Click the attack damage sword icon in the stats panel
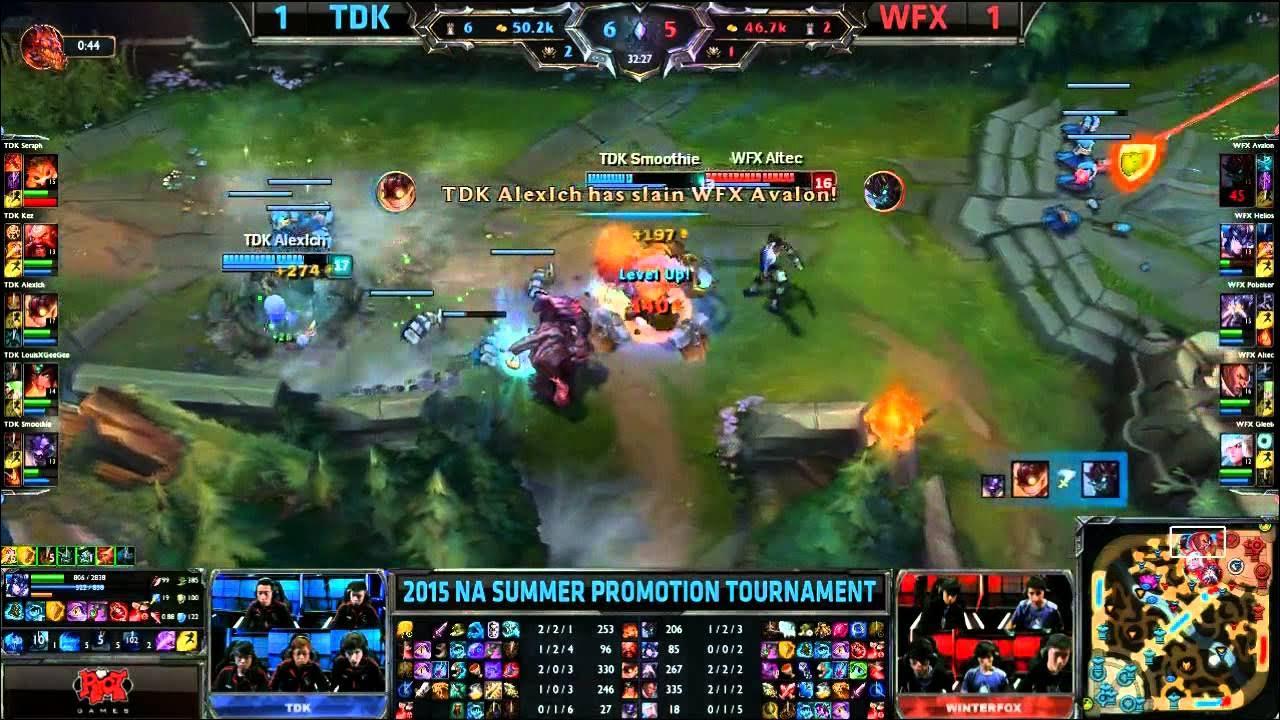 [x=156, y=580]
